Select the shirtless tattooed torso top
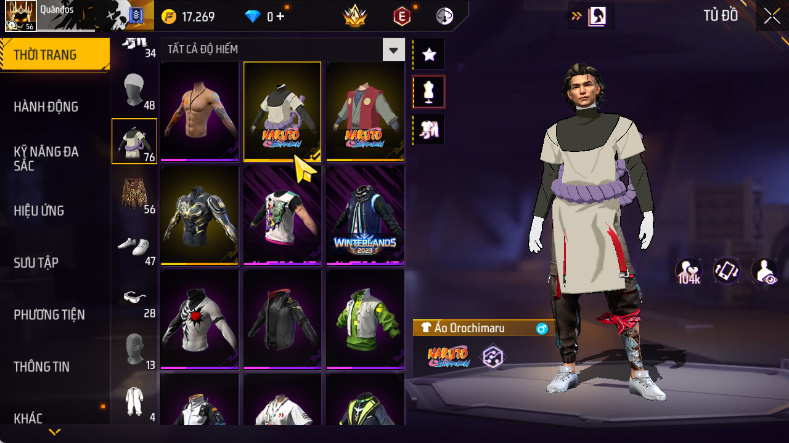 click(199, 110)
